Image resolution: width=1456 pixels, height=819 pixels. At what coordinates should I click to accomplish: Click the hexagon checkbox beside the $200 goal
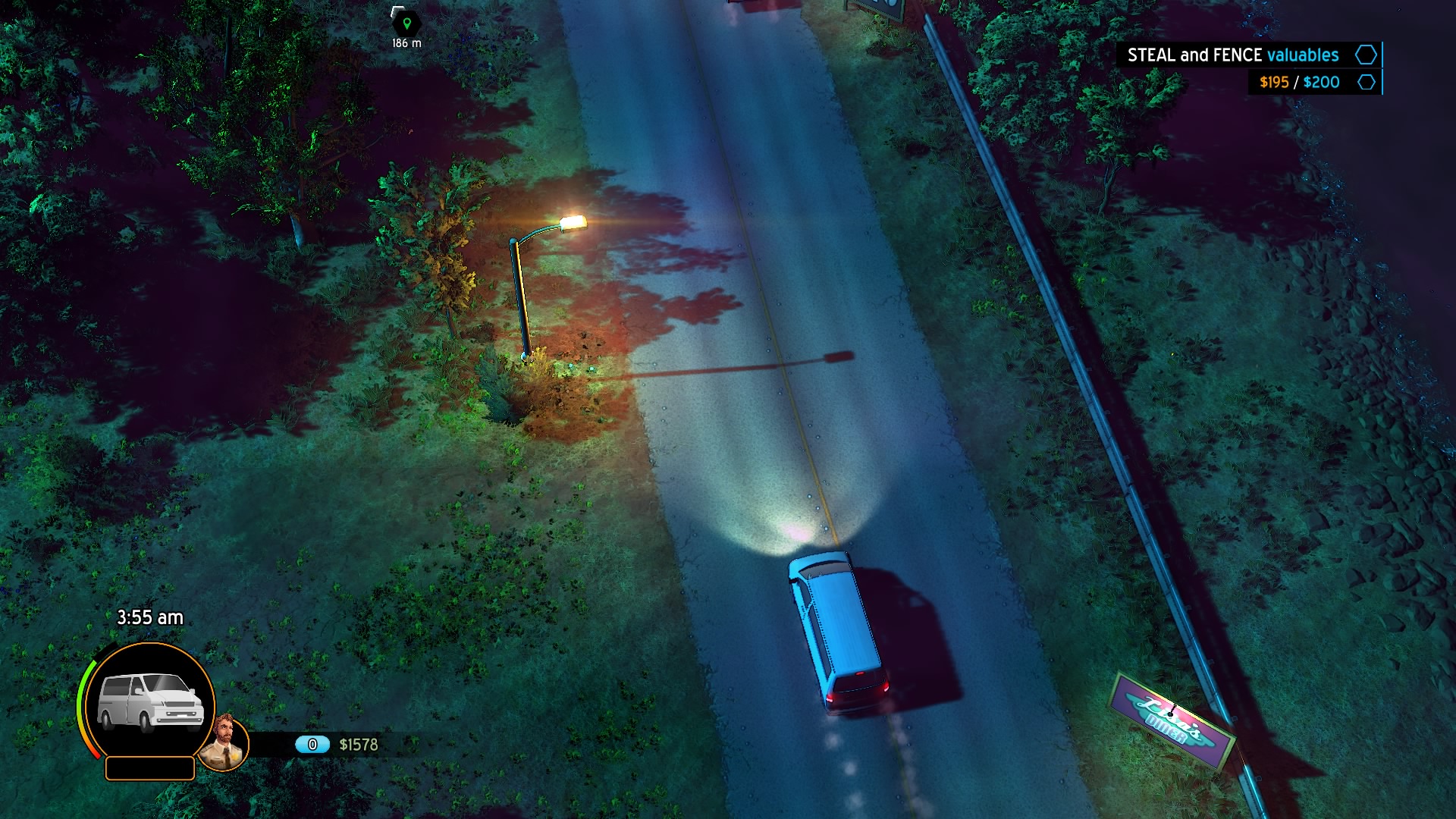[1366, 82]
